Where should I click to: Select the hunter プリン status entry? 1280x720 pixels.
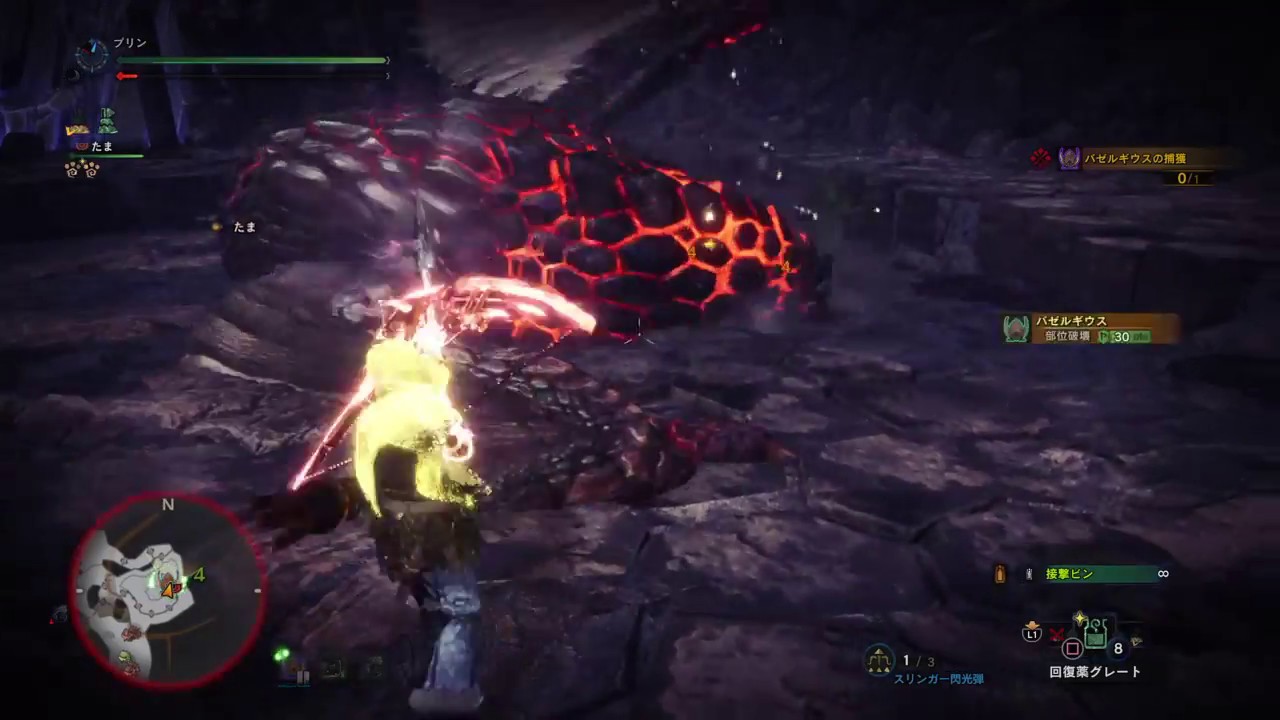pyautogui.click(x=128, y=43)
